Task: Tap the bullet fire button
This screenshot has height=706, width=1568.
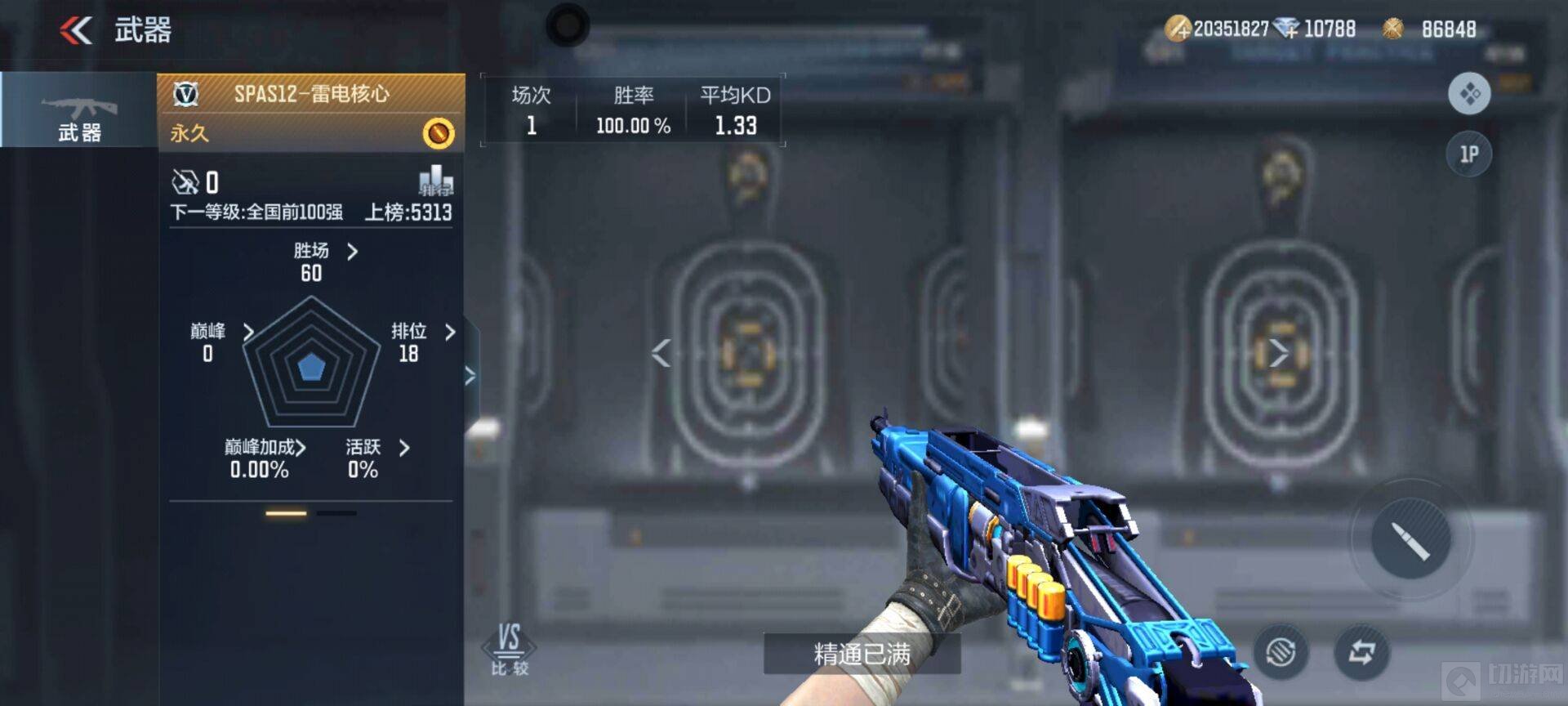Action: pyautogui.click(x=1410, y=538)
